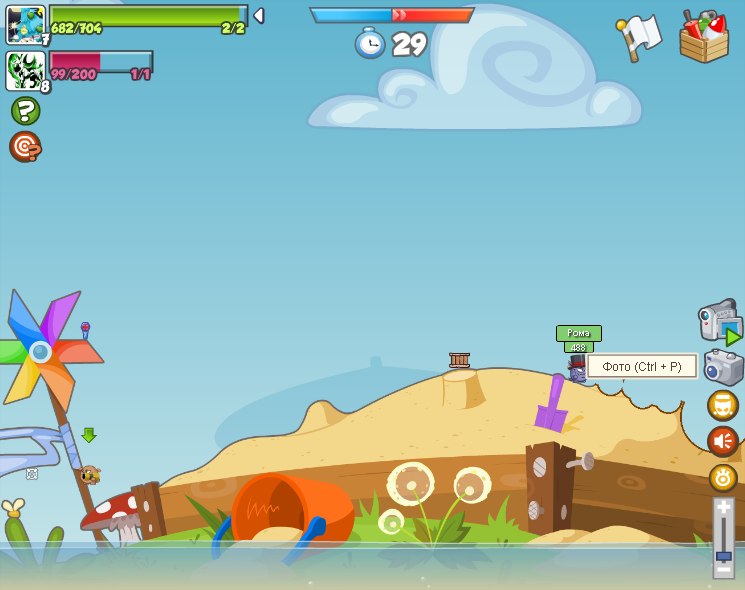Open the weapons crate

704,37
